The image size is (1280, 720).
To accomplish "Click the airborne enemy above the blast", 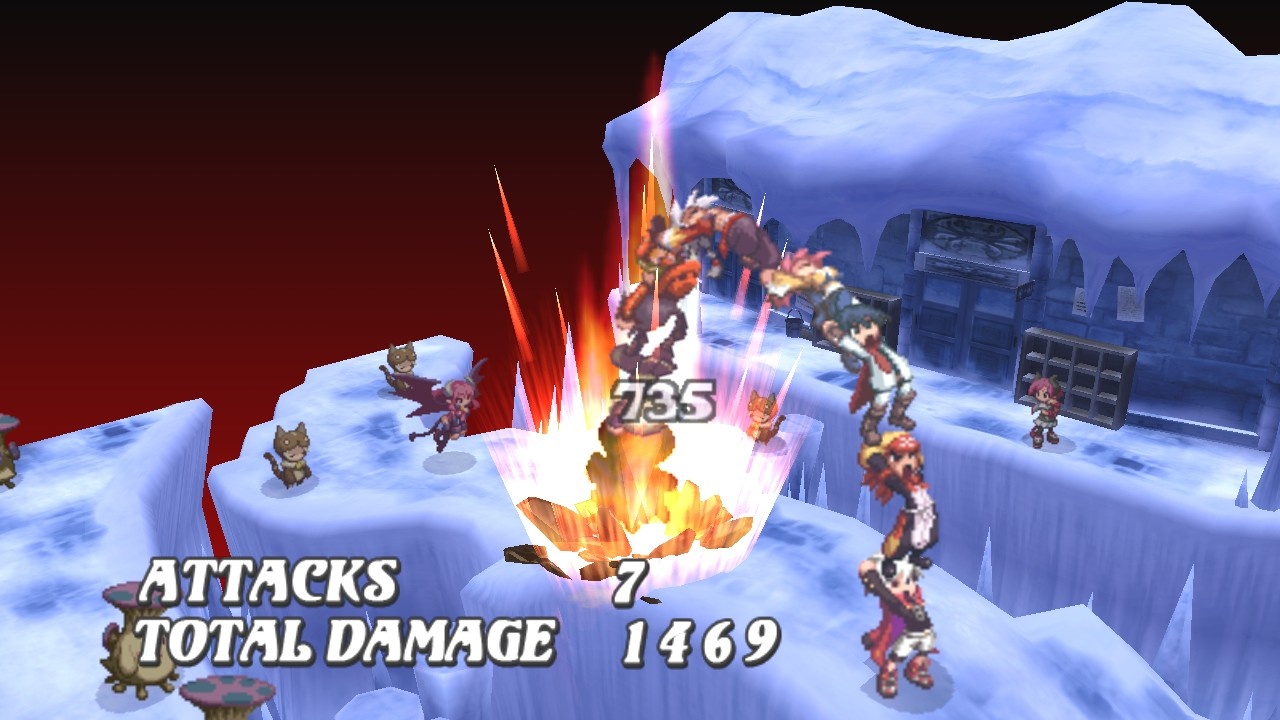I will tap(712, 230).
